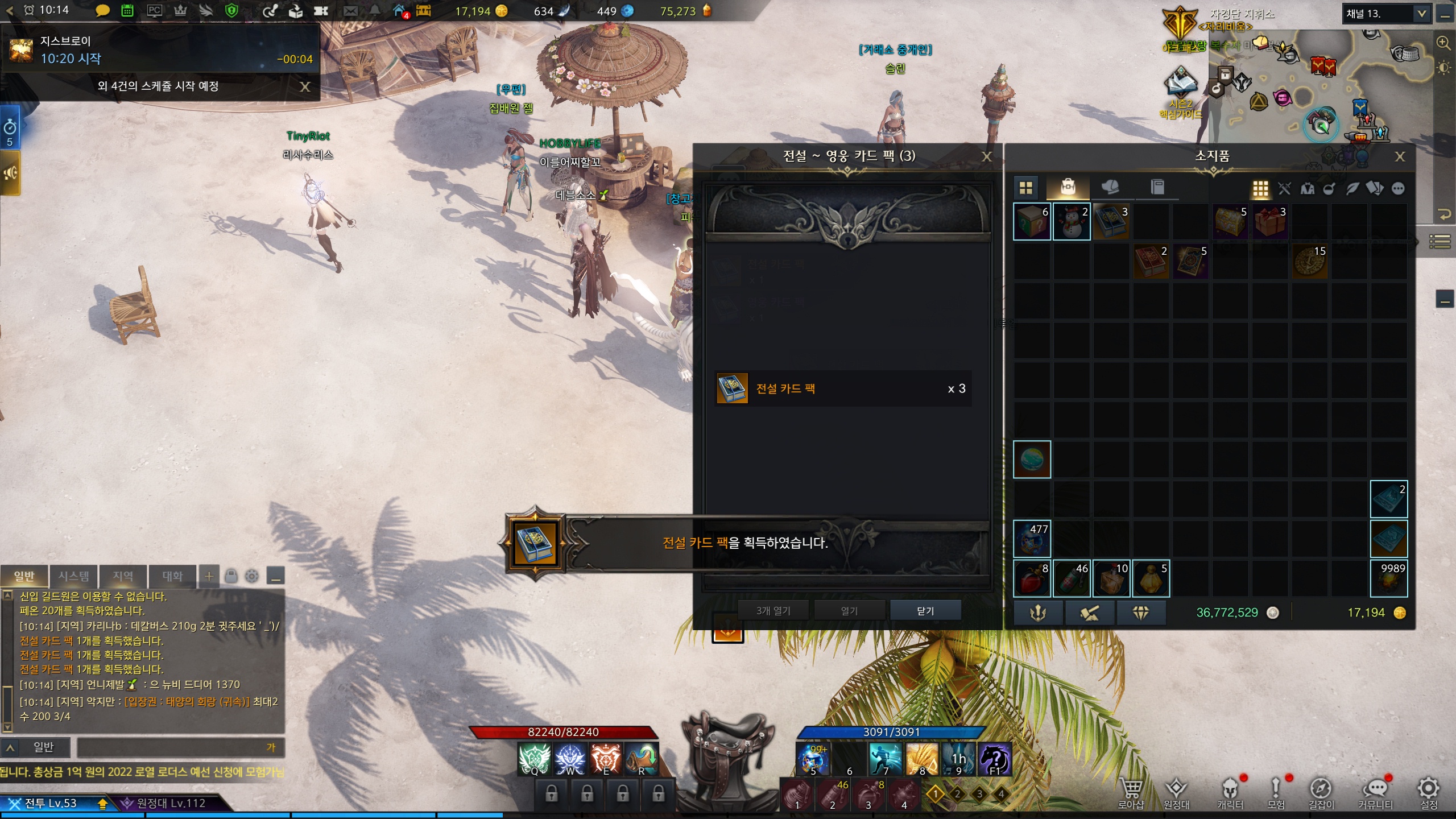
Task: Open the 채널 13 channel dropdown
Action: (x=1421, y=14)
